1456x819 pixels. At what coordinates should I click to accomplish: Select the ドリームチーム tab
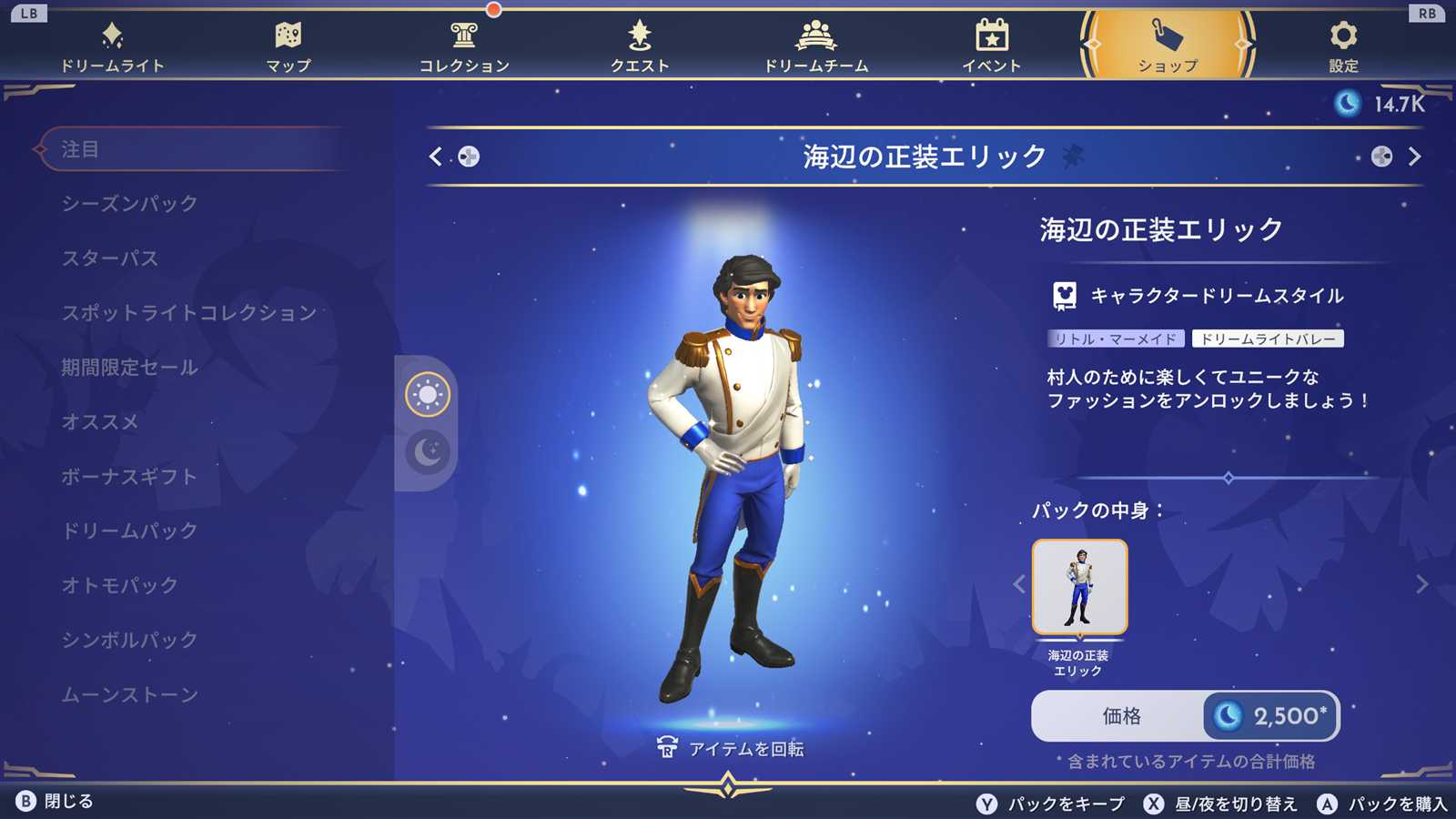coord(815,47)
